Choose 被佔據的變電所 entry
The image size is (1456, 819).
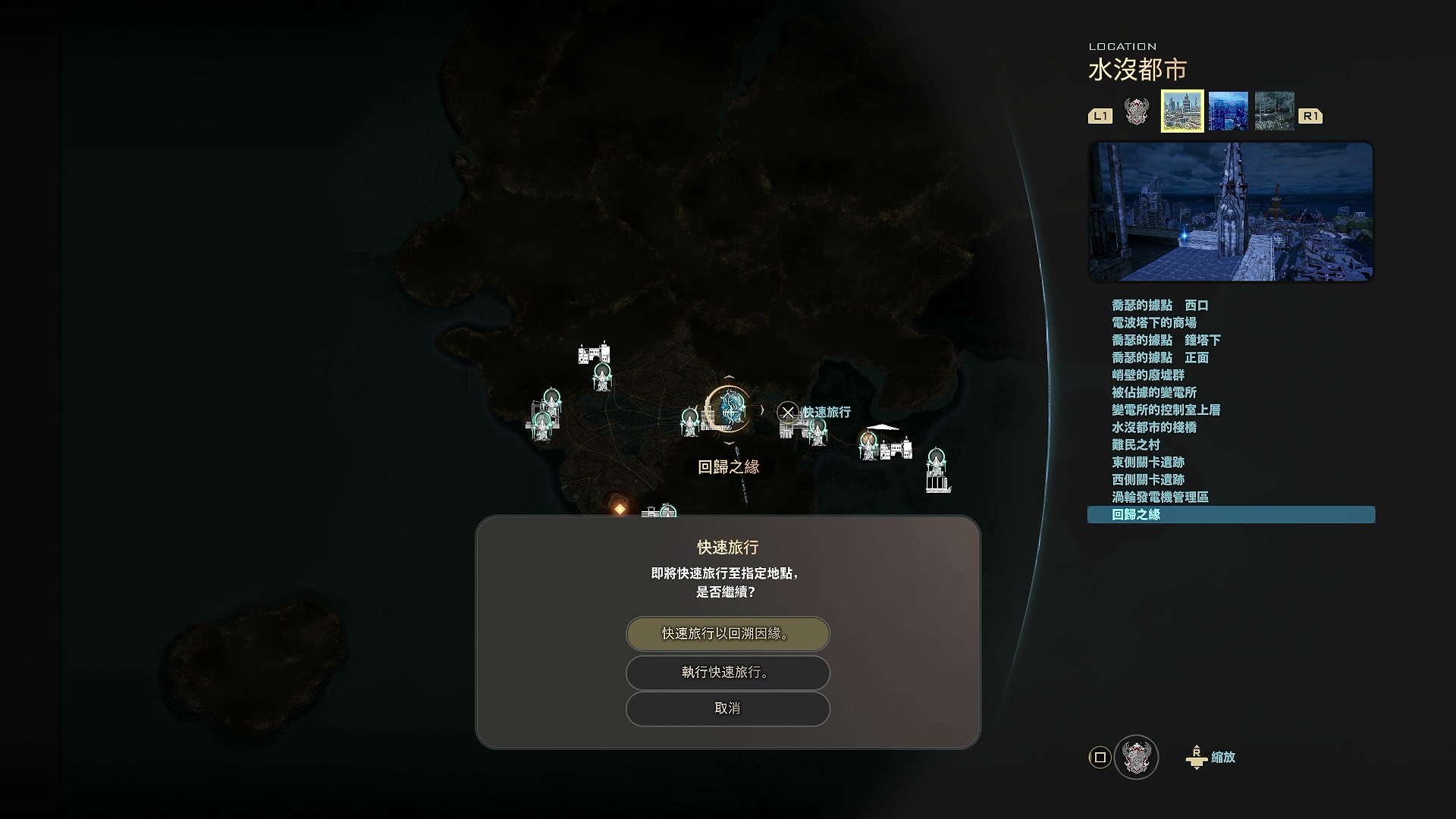[1154, 393]
